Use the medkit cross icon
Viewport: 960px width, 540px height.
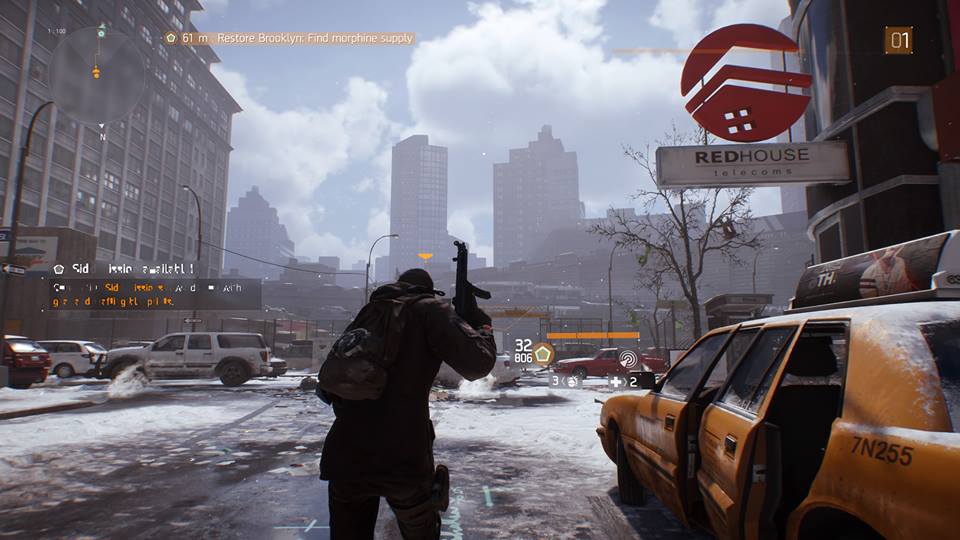pyautogui.click(x=617, y=381)
